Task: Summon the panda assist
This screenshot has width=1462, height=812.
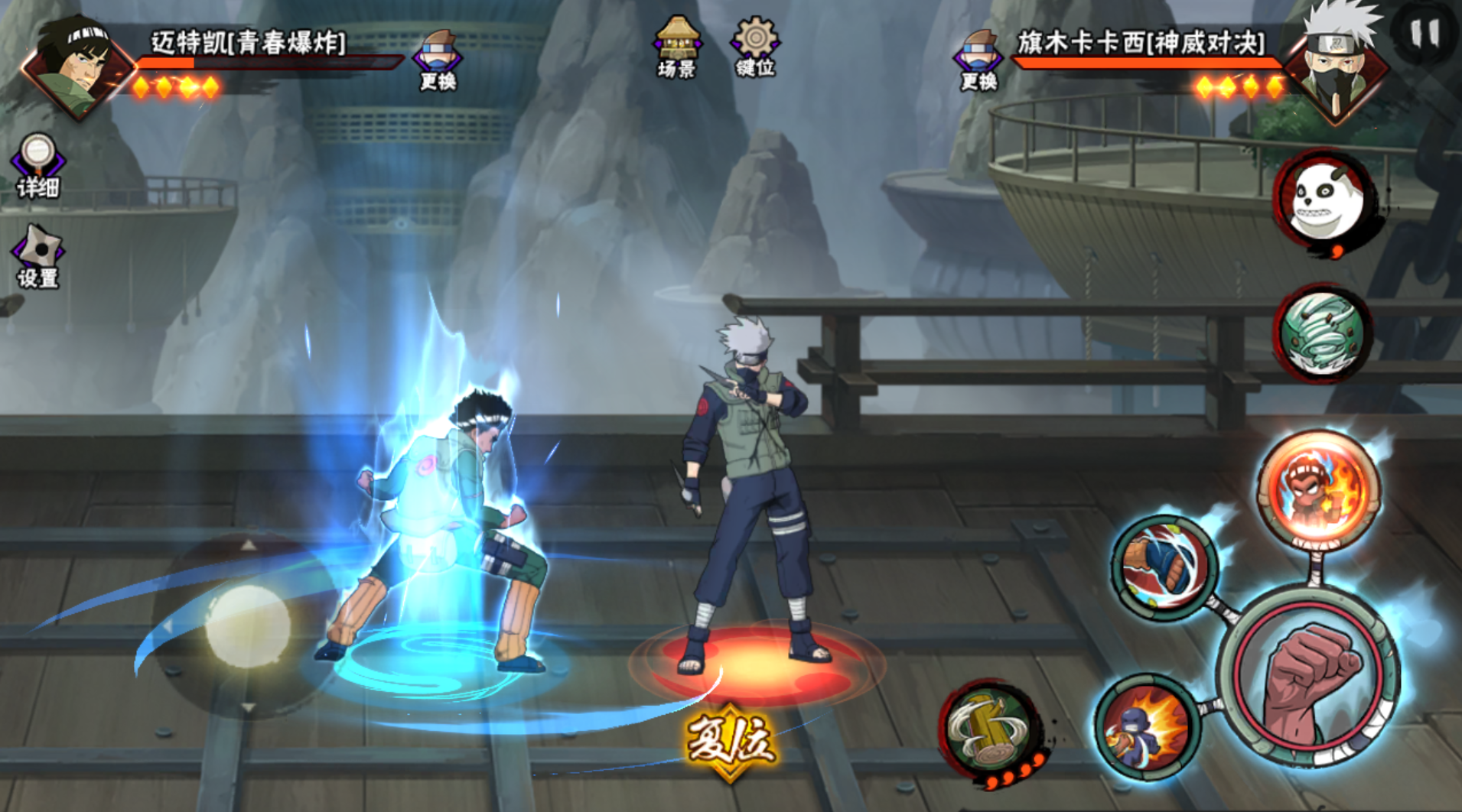Action: coord(1325,199)
